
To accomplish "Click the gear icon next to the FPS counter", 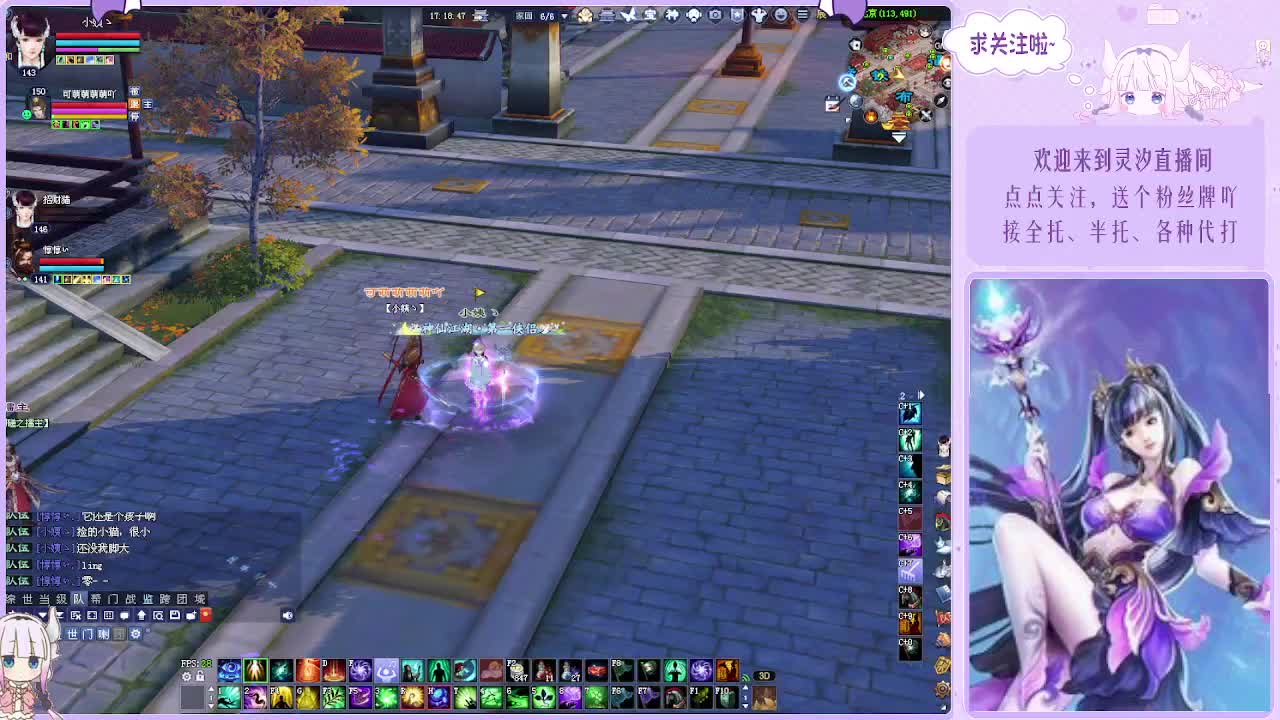I will pos(187,676).
